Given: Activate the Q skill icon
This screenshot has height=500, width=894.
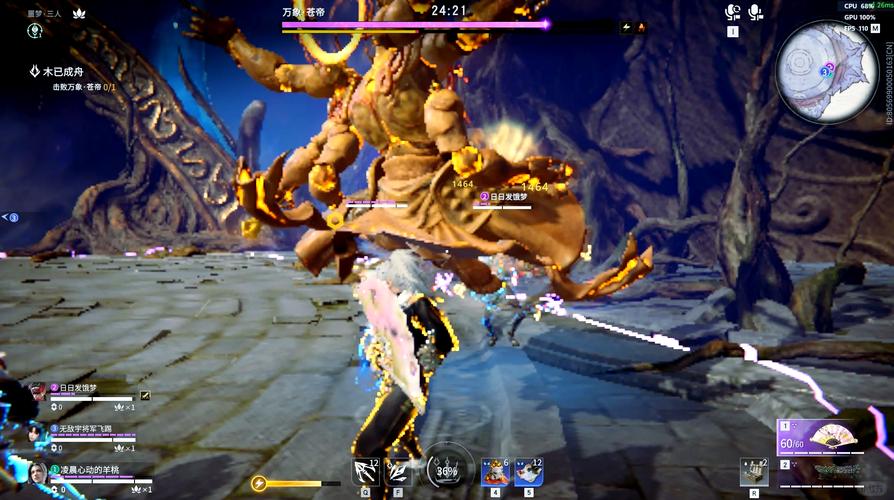Looking at the screenshot, I should pyautogui.click(x=365, y=470).
